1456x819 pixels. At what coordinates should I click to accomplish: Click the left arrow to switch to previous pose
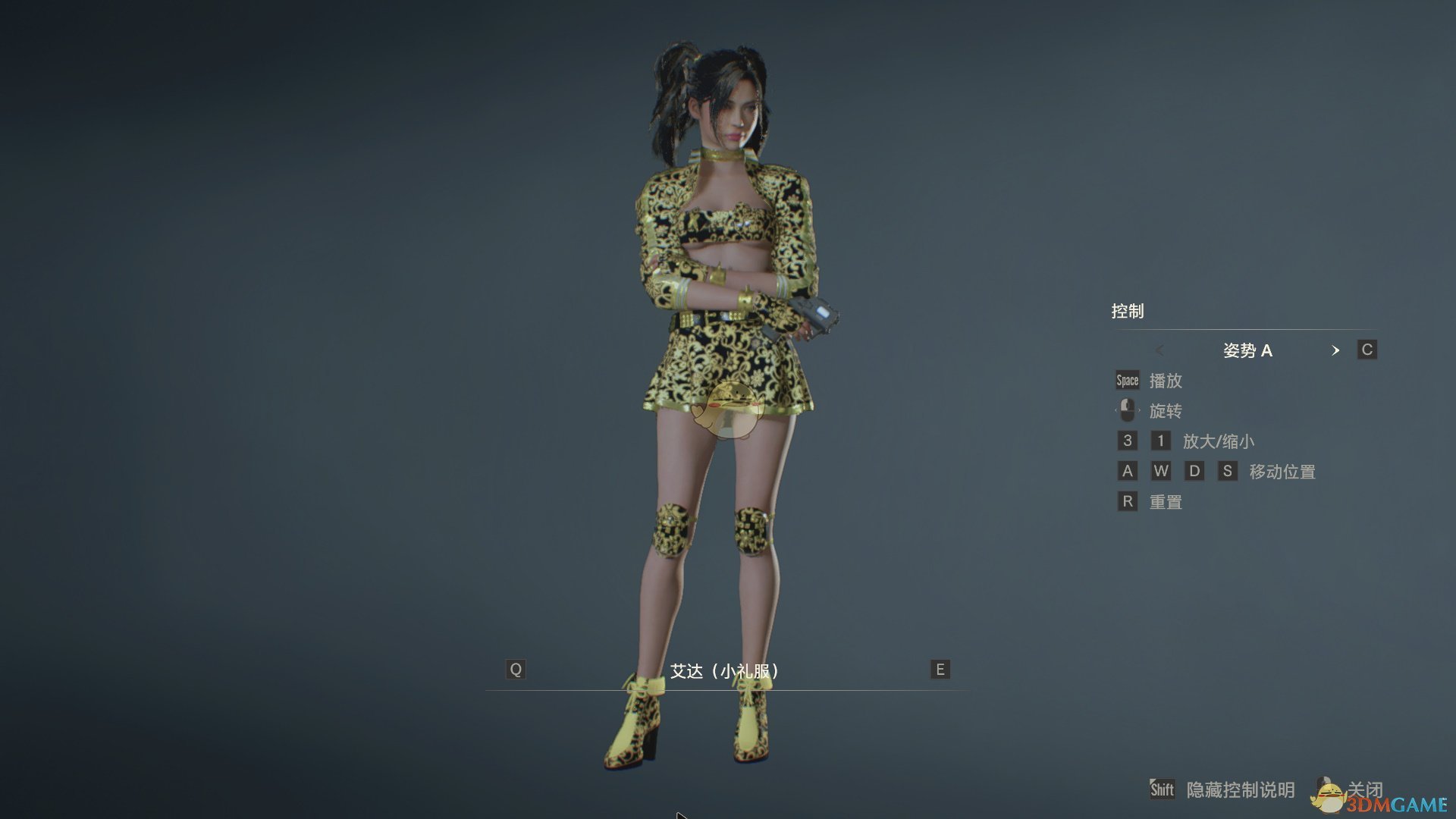pos(1159,350)
